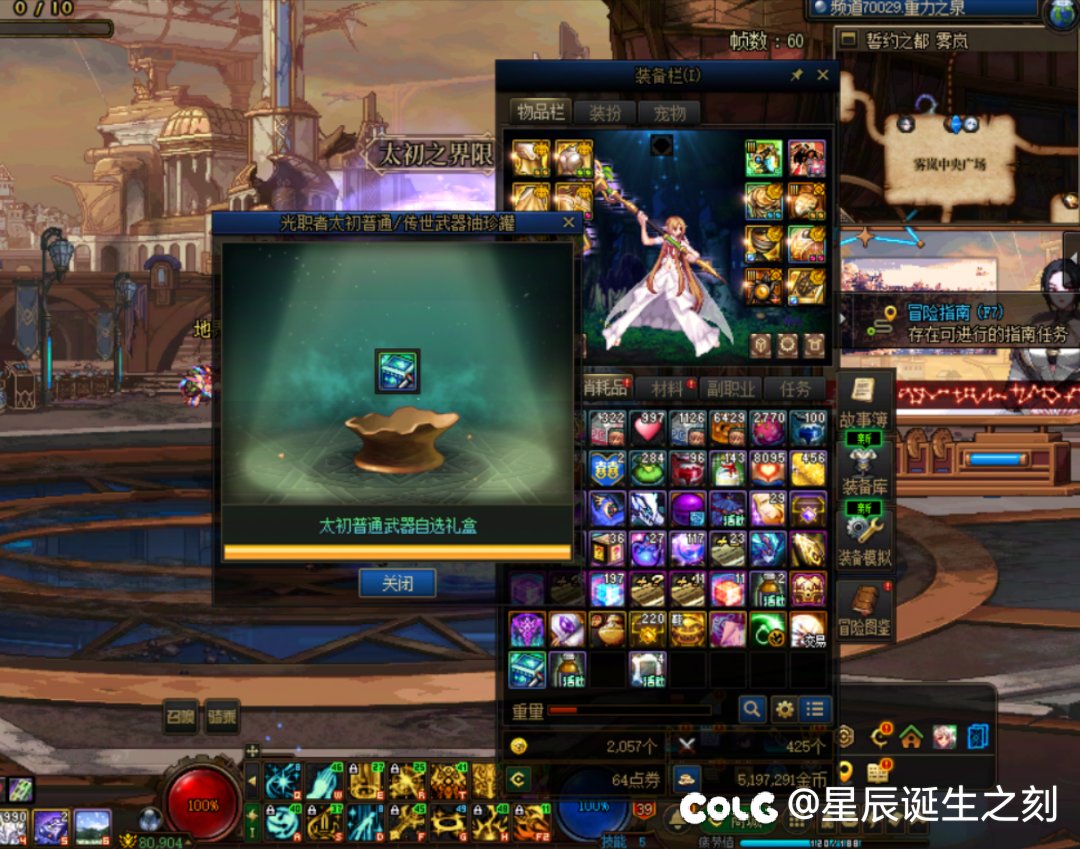Click the 召唤 summon button

(181, 717)
